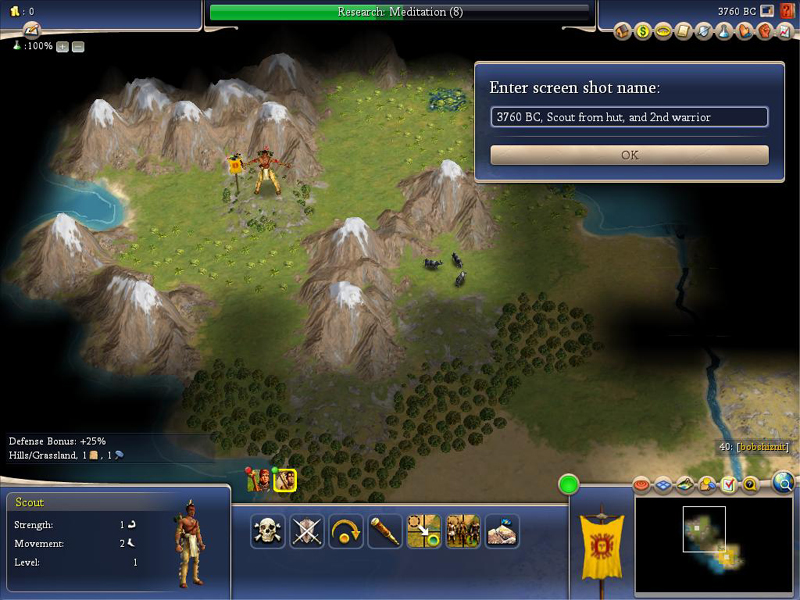Screen dimensions: 800x600
Task: Open the globe view with magnifier icon
Action: 784,484
